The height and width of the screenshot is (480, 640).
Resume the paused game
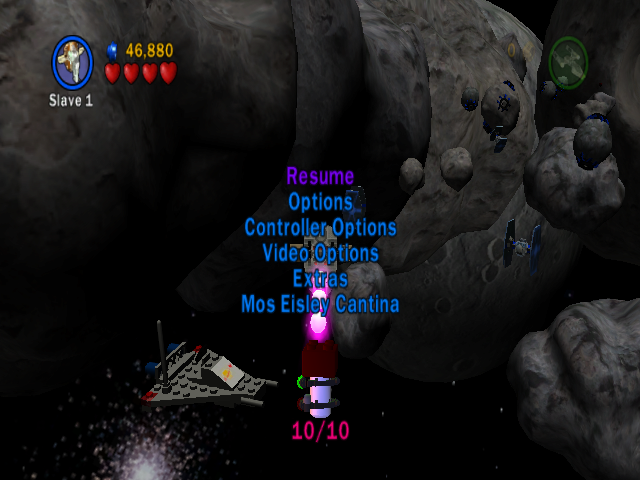click(x=320, y=177)
